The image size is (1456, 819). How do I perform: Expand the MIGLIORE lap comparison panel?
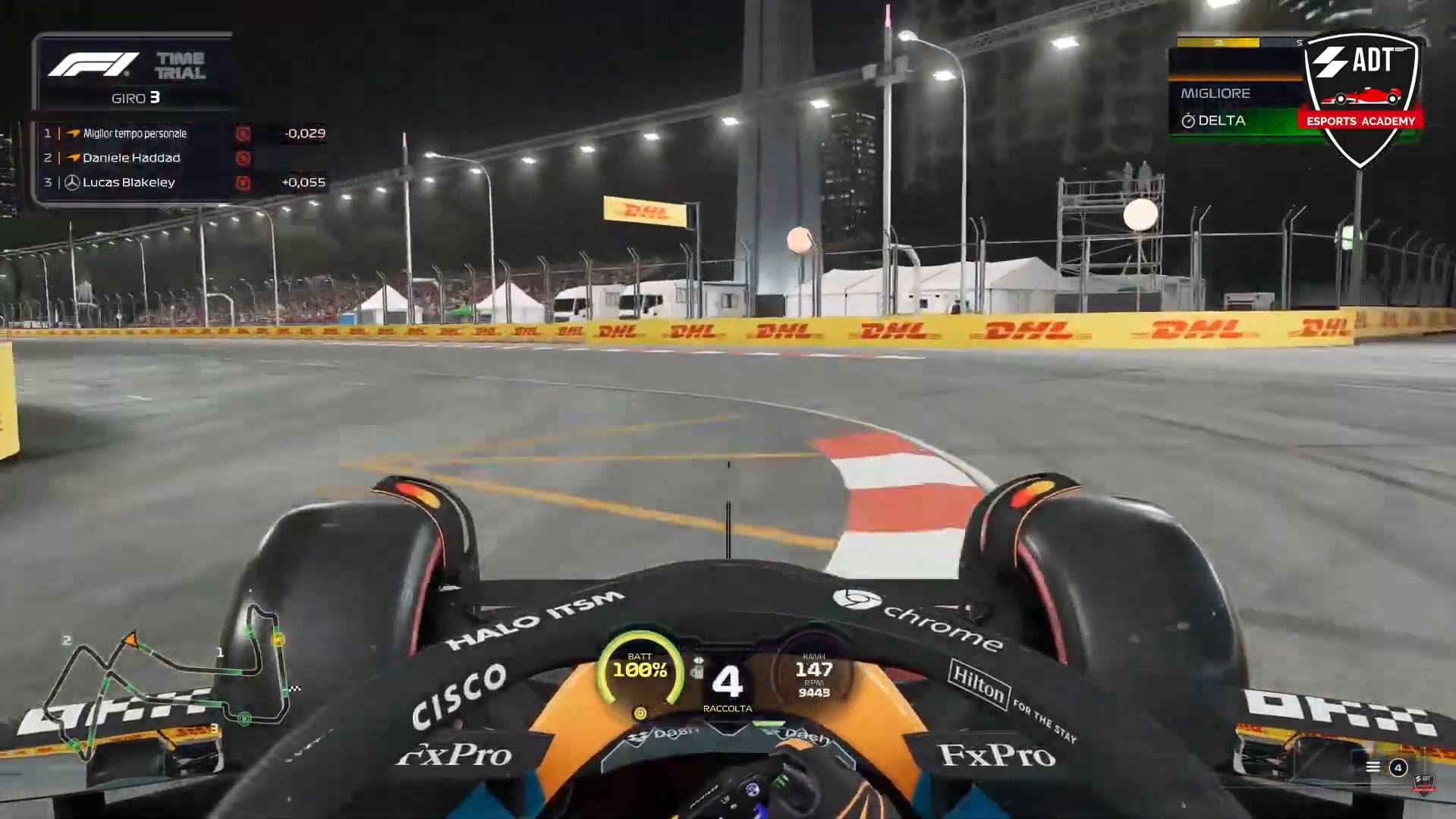pos(1215,93)
